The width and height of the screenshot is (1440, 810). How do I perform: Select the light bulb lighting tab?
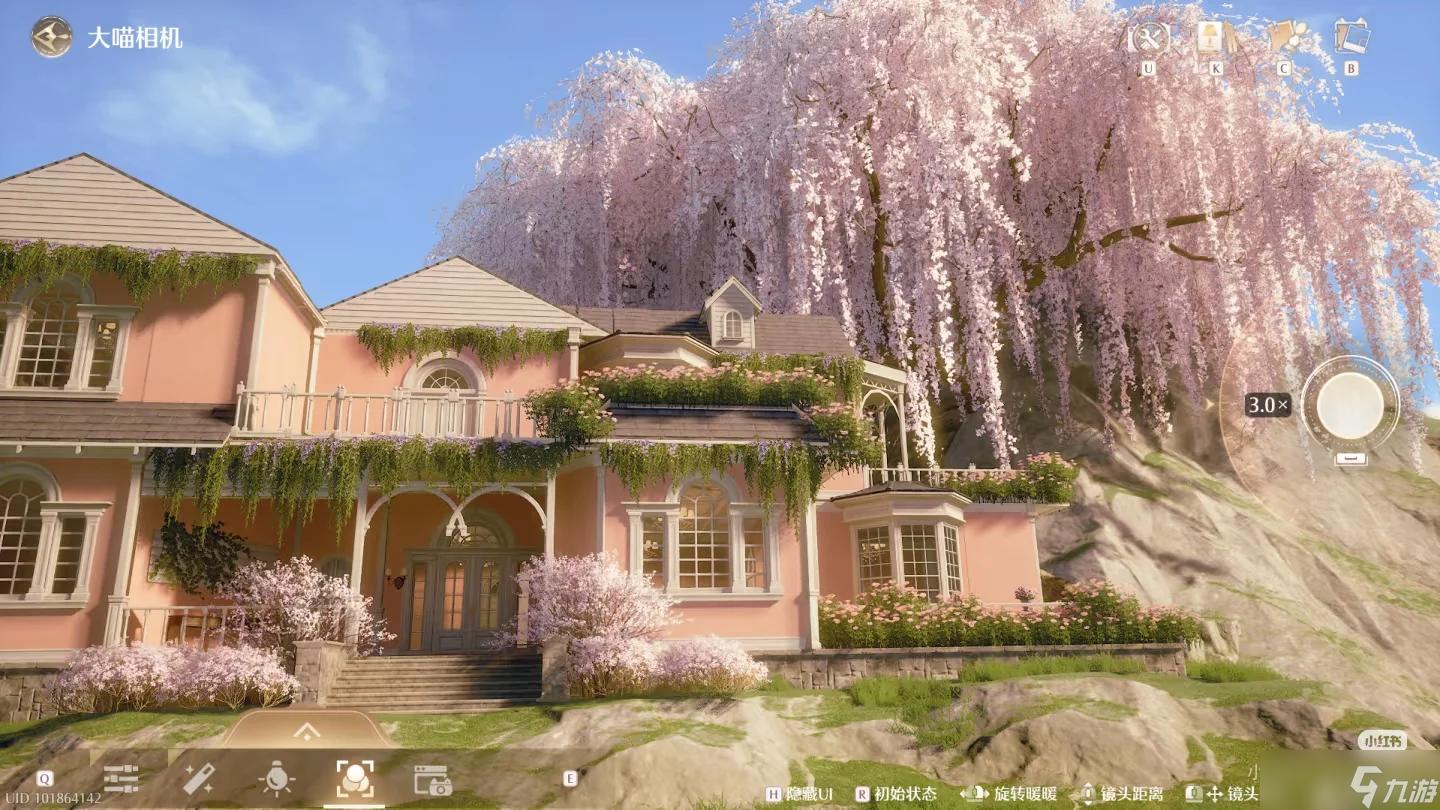tap(276, 779)
